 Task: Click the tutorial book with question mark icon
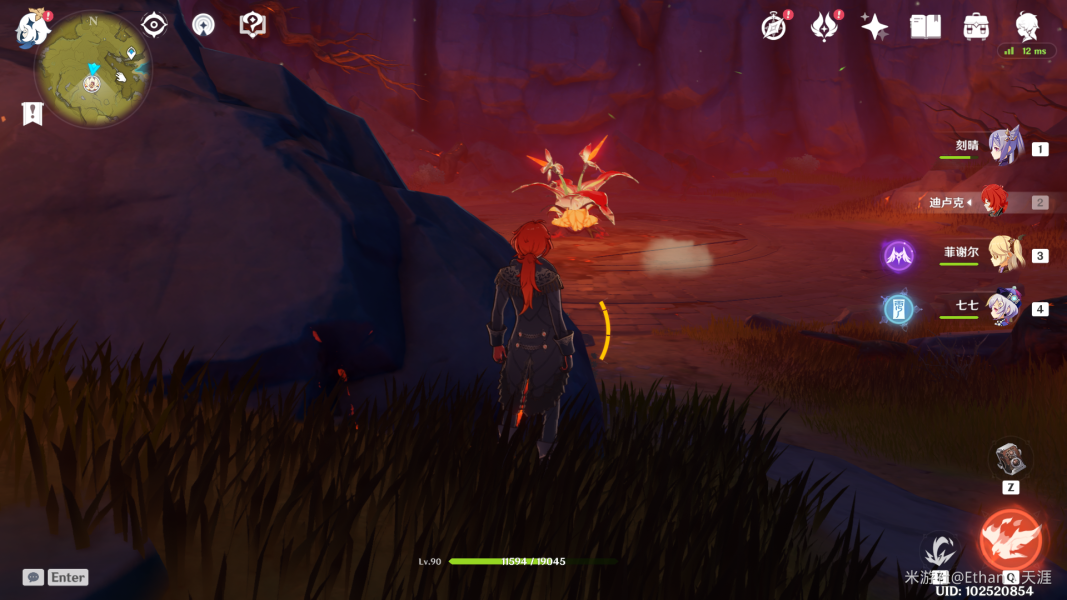[x=253, y=25]
